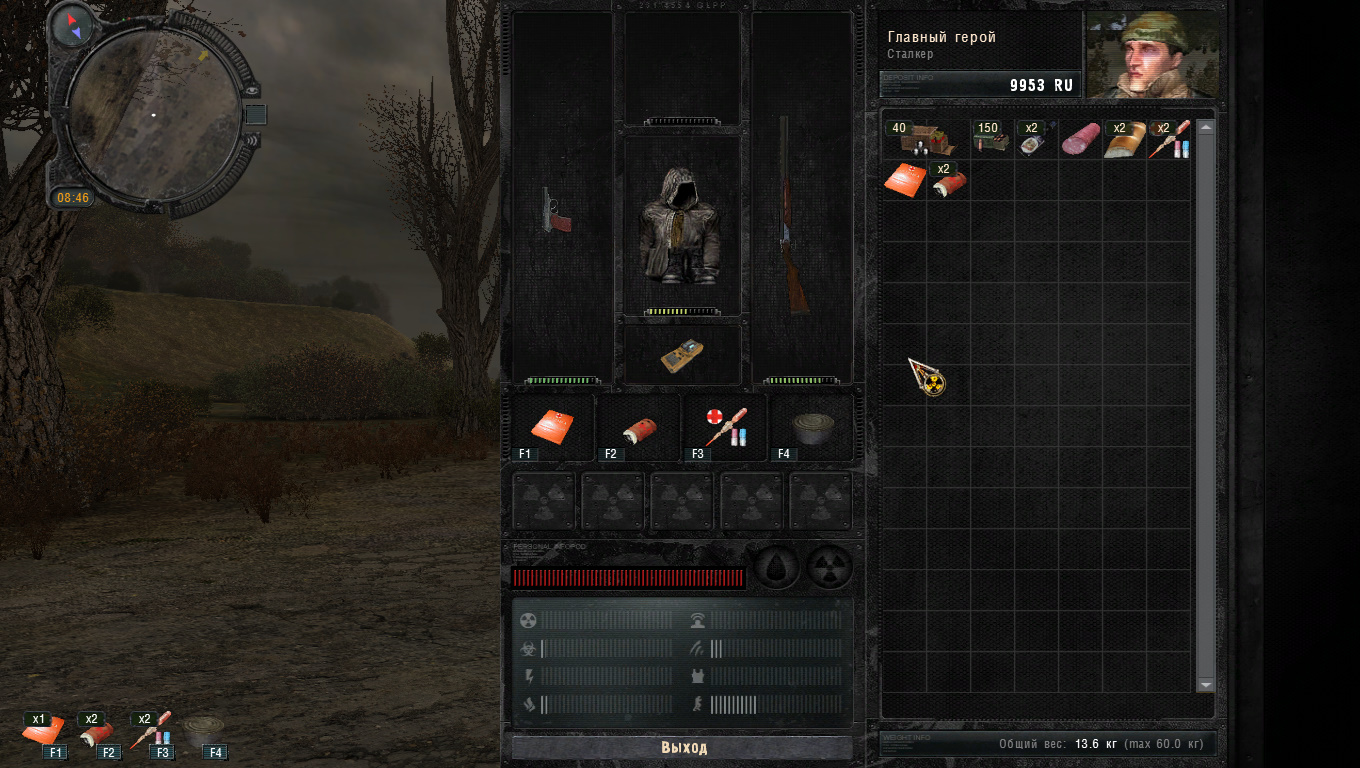The height and width of the screenshot is (768, 1360).
Task: Select the stimpack syringe stack in backpack grid
Action: tap(1169, 139)
